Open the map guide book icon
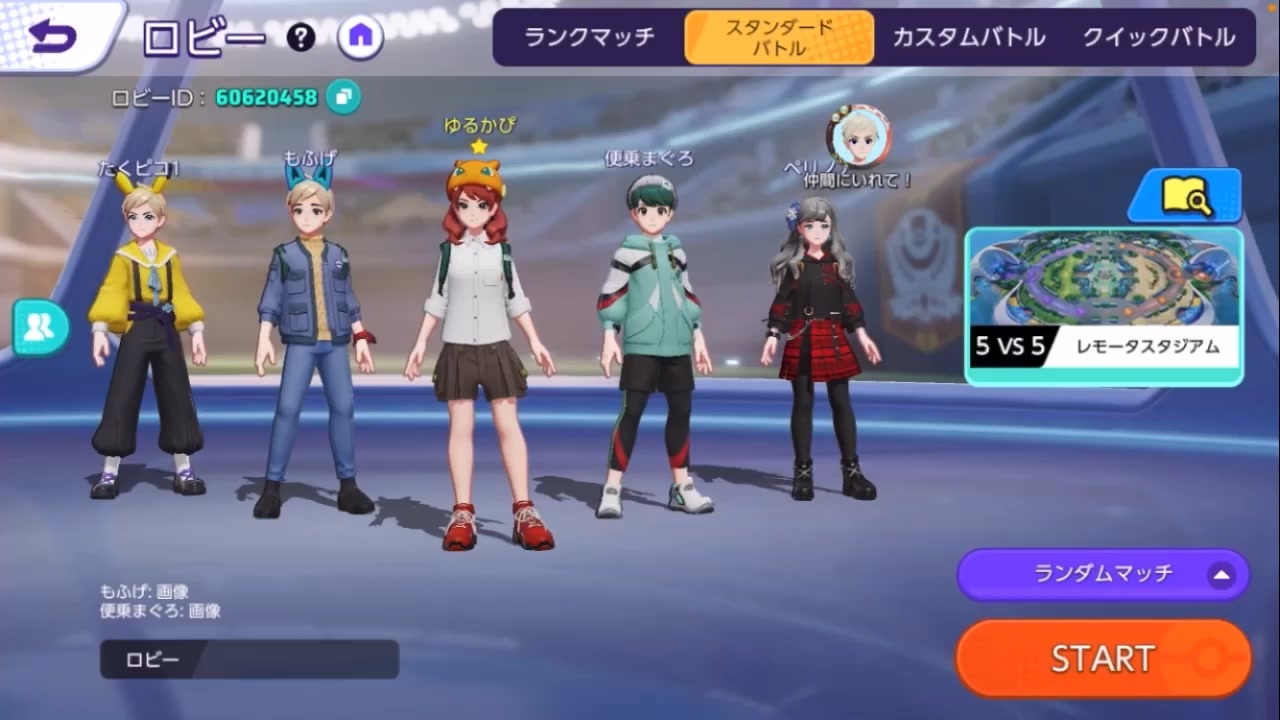Screen dimensions: 1280x720 click(x=1185, y=196)
